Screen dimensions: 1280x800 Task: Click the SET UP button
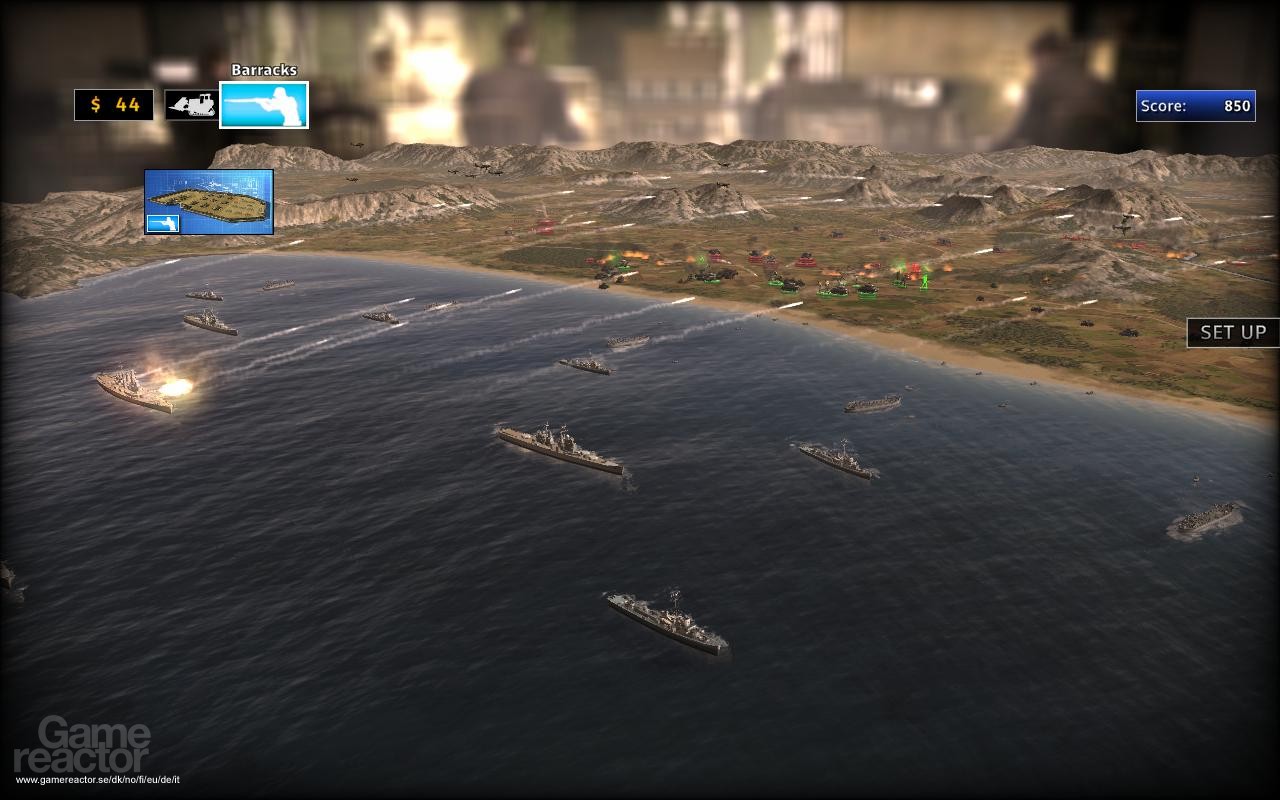1233,333
